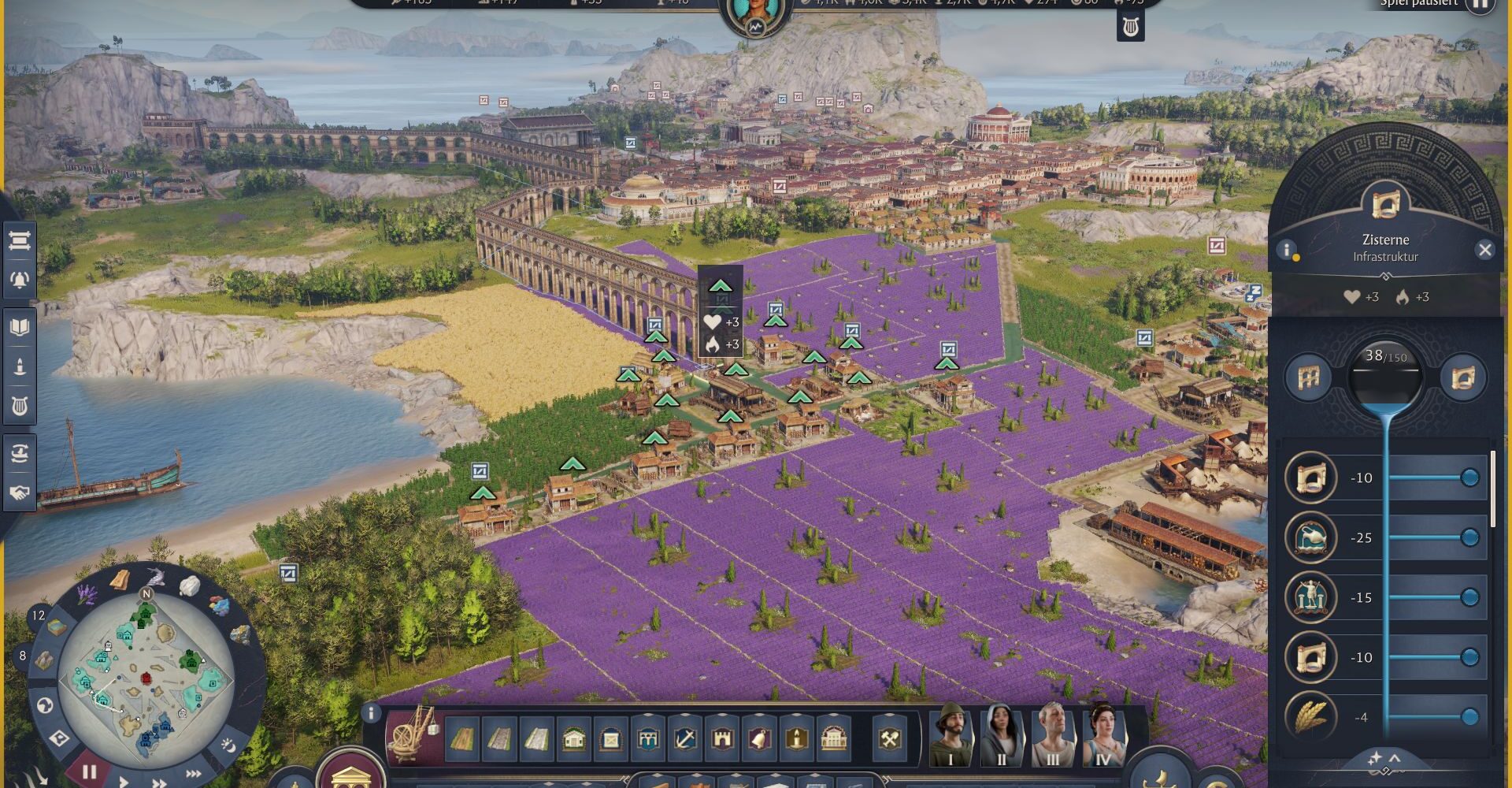
Task: Adjust the -15 statue water slider
Action: tap(1469, 597)
